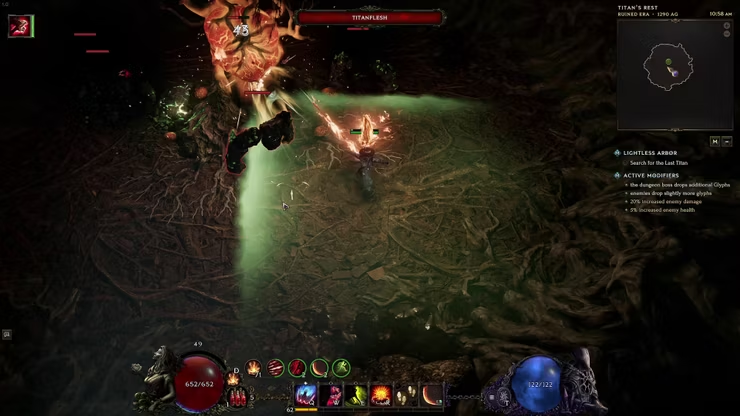Drink the red health potion
This screenshot has height=416, width=740.
coord(238,397)
